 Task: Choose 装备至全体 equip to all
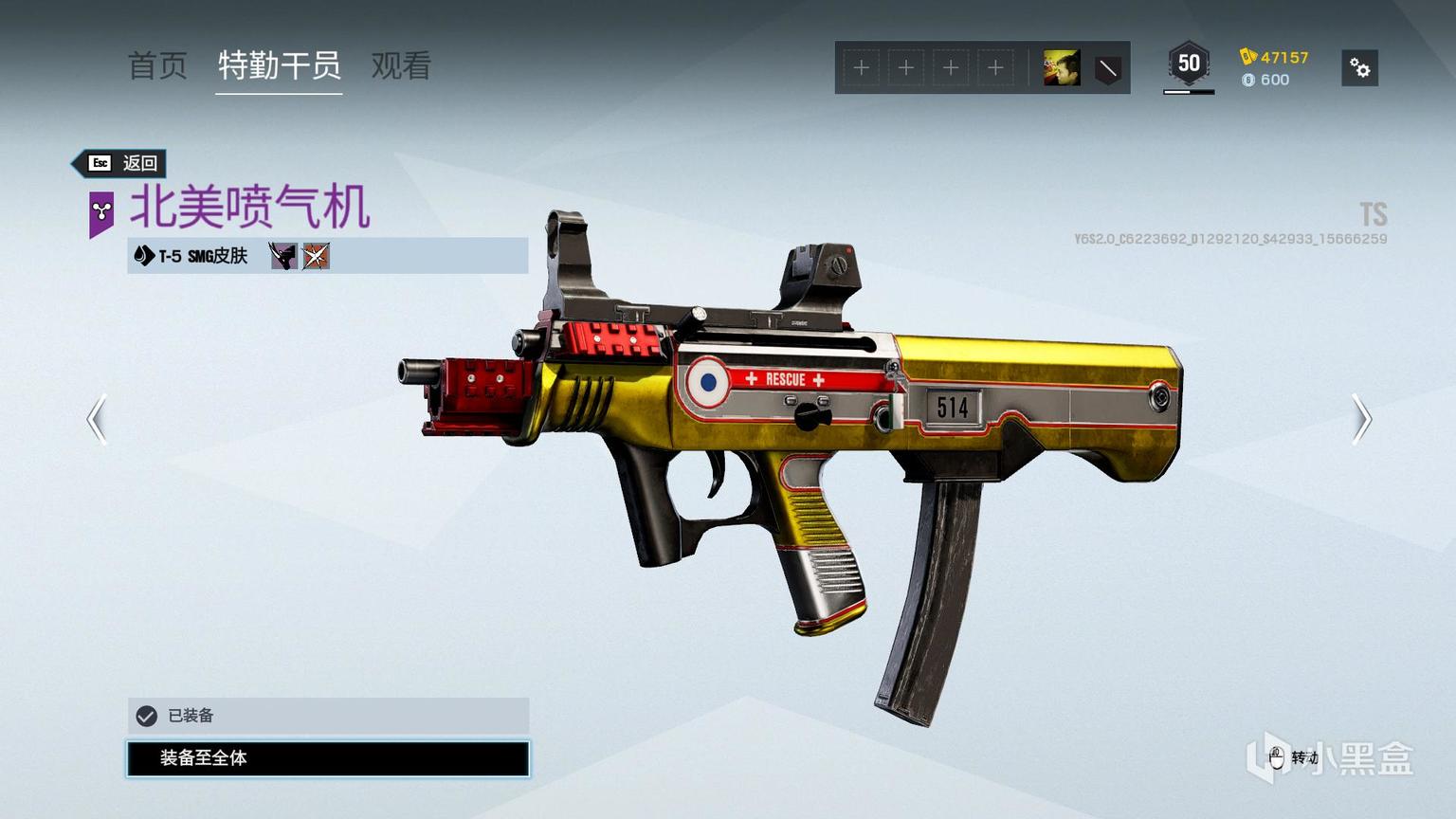(x=328, y=758)
